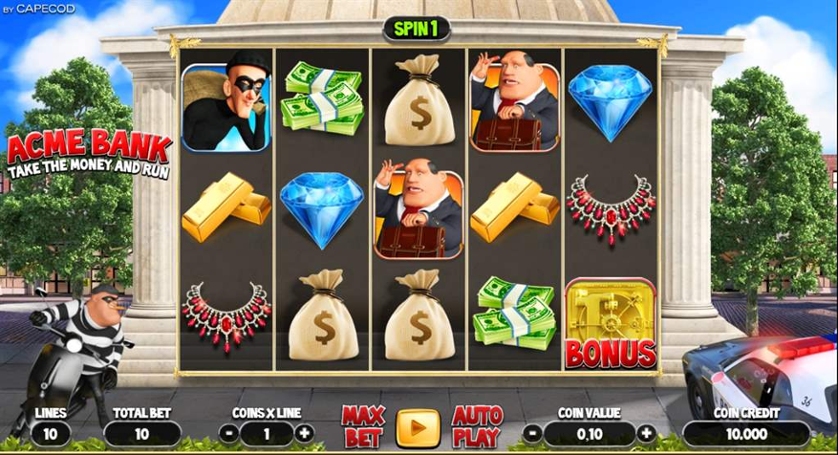This screenshot has height=455, width=838.
Task: Decrease Coins x Line with the minus button
Action: coord(229,434)
